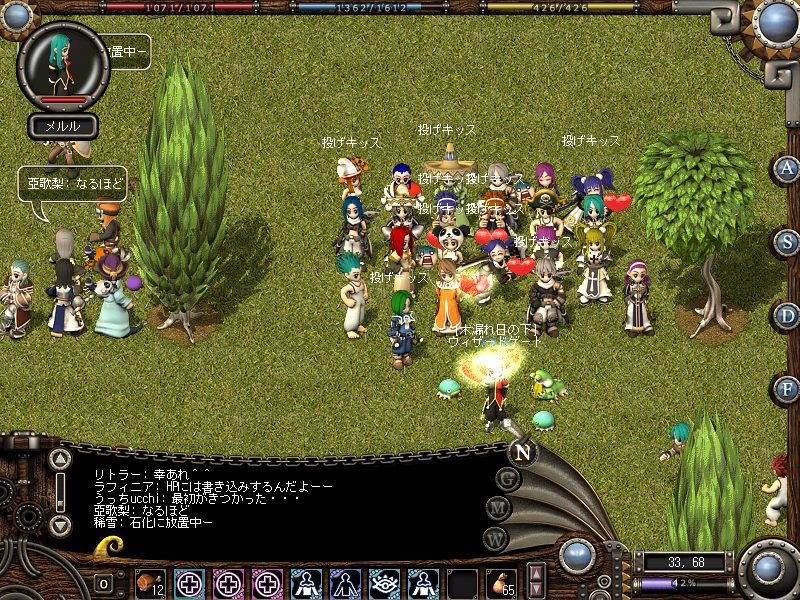Click the round A button
800x600 pixels.
787,169
